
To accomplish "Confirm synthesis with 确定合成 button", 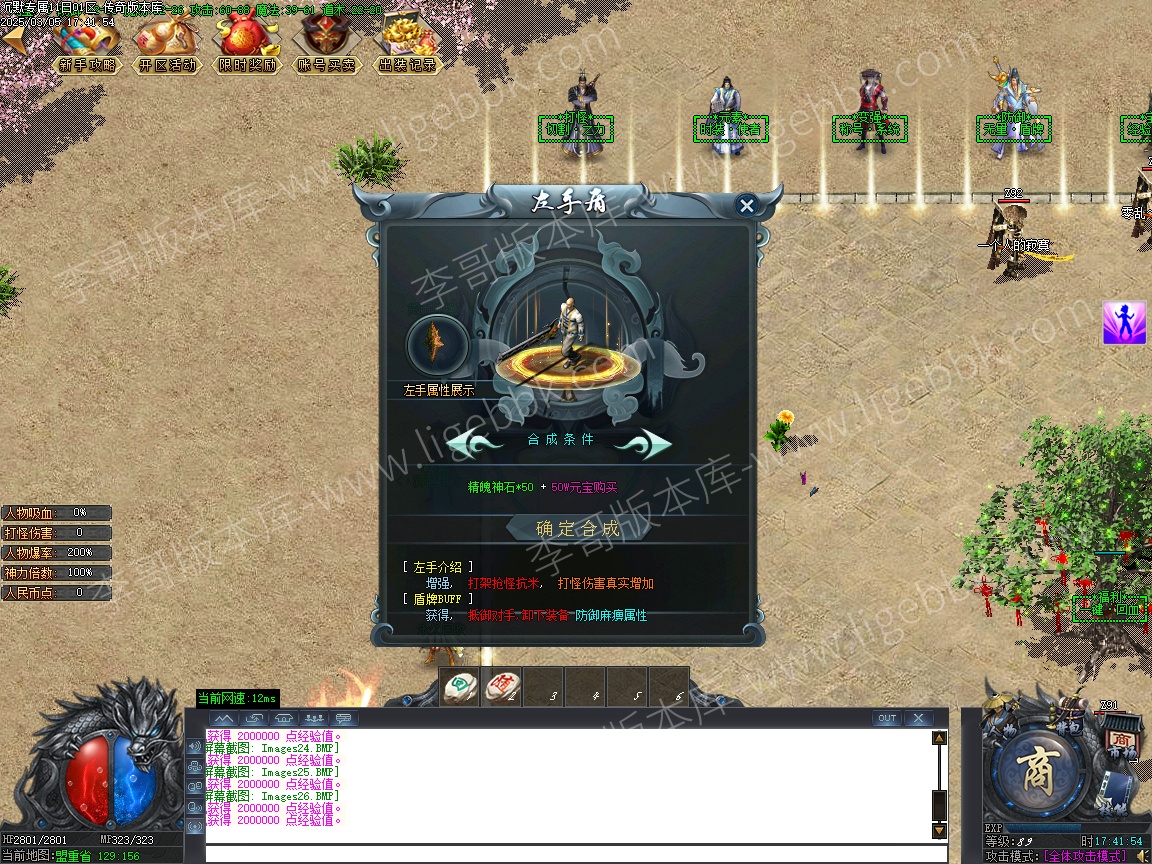I will pyautogui.click(x=578, y=529).
